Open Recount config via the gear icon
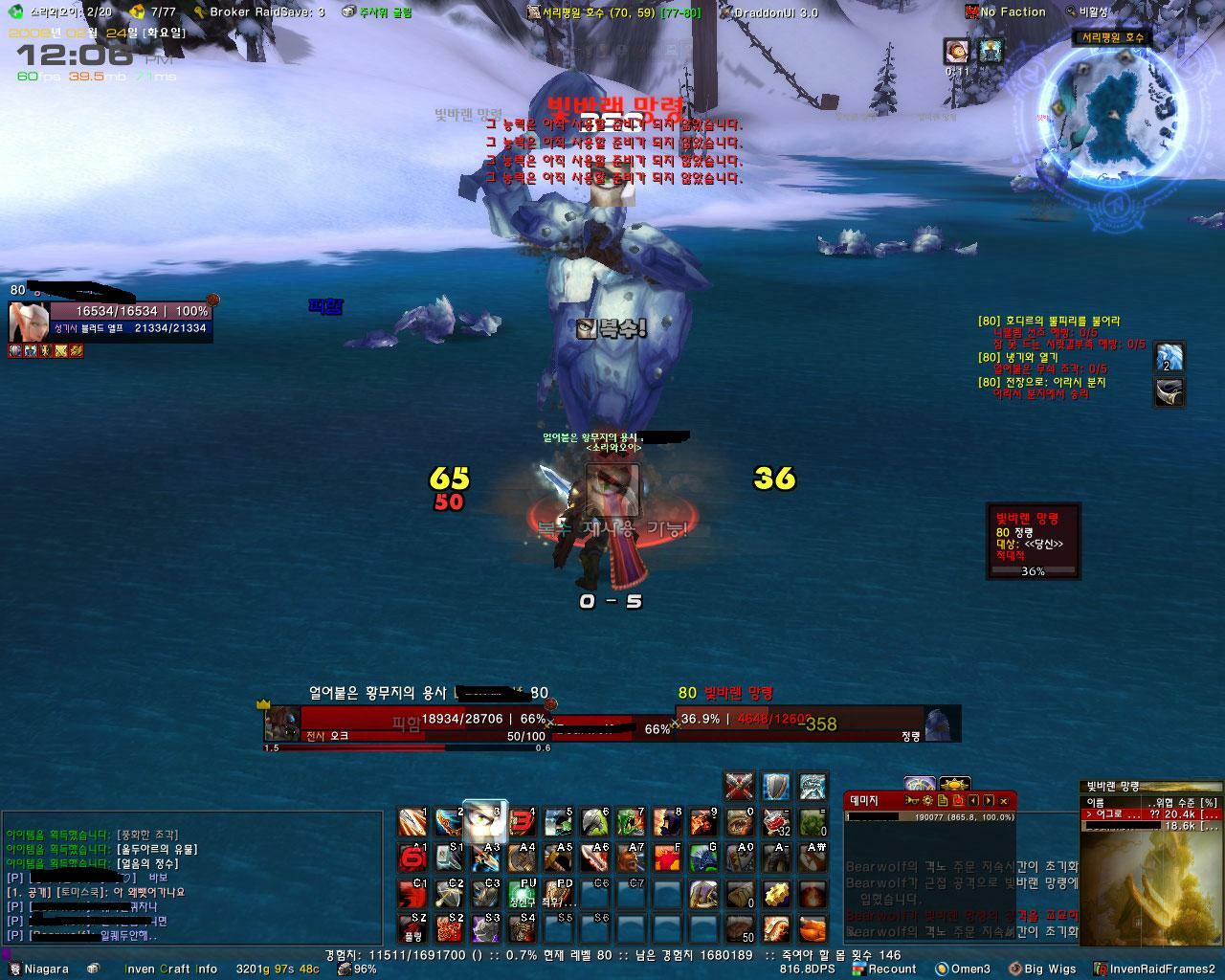This screenshot has width=1225, height=980. click(x=926, y=800)
